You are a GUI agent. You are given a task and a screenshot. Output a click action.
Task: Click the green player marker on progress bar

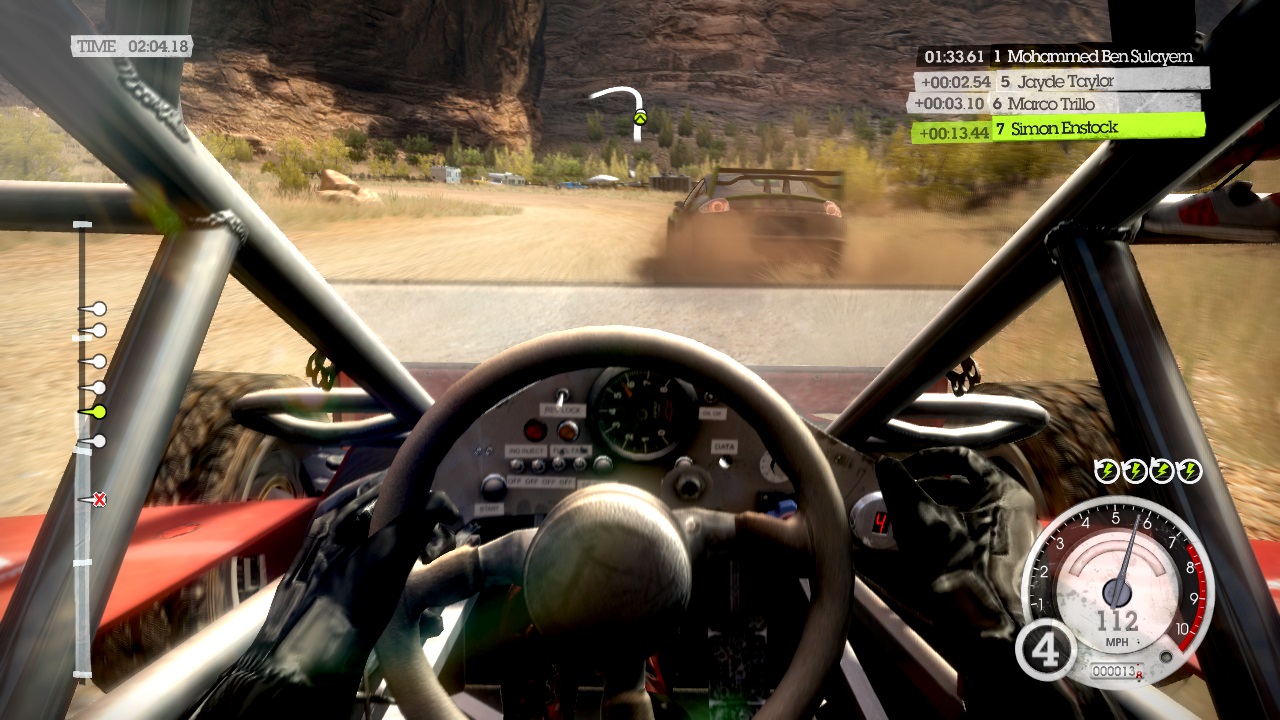coord(98,411)
